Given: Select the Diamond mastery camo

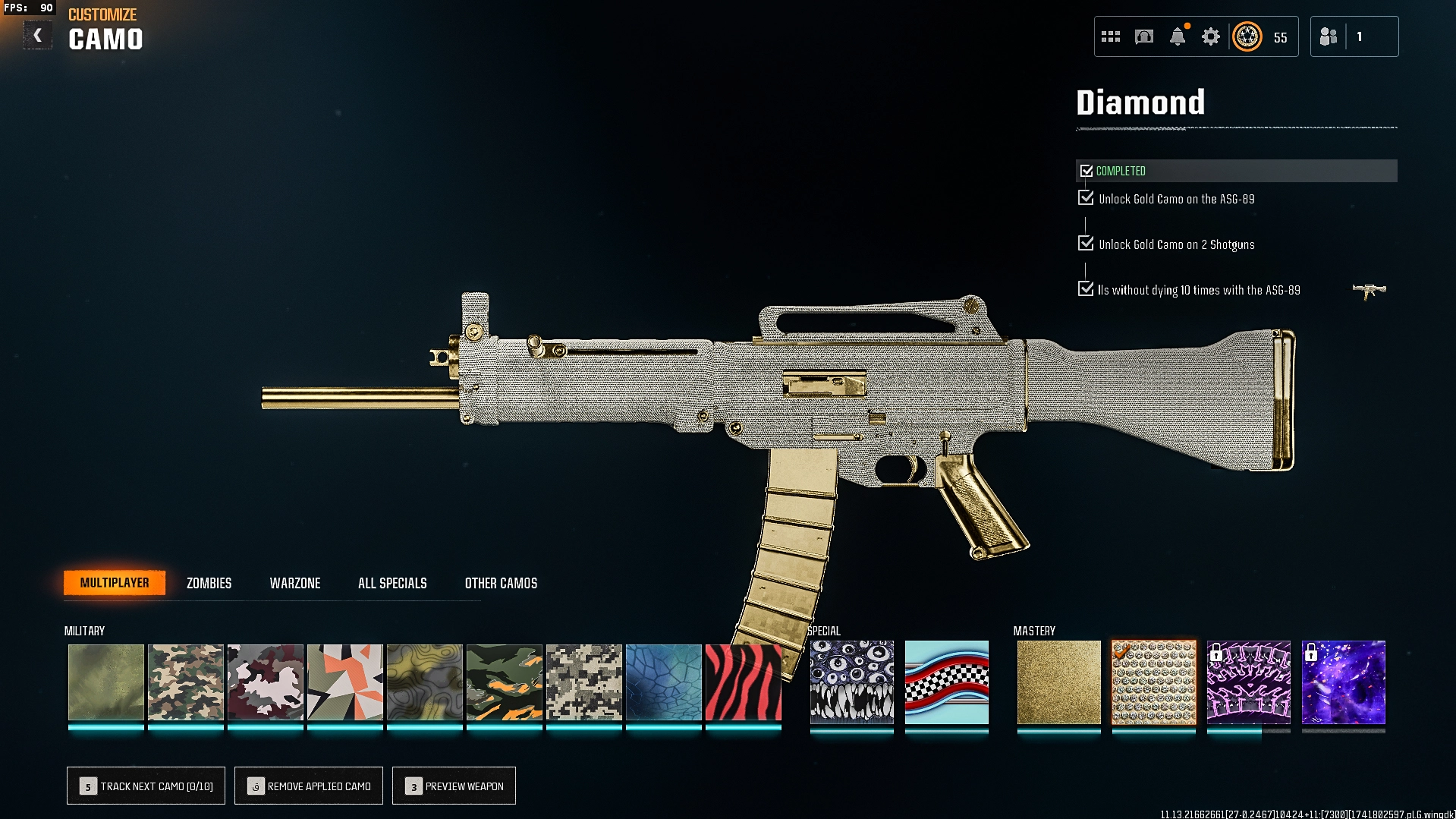Looking at the screenshot, I should click(x=1153, y=682).
